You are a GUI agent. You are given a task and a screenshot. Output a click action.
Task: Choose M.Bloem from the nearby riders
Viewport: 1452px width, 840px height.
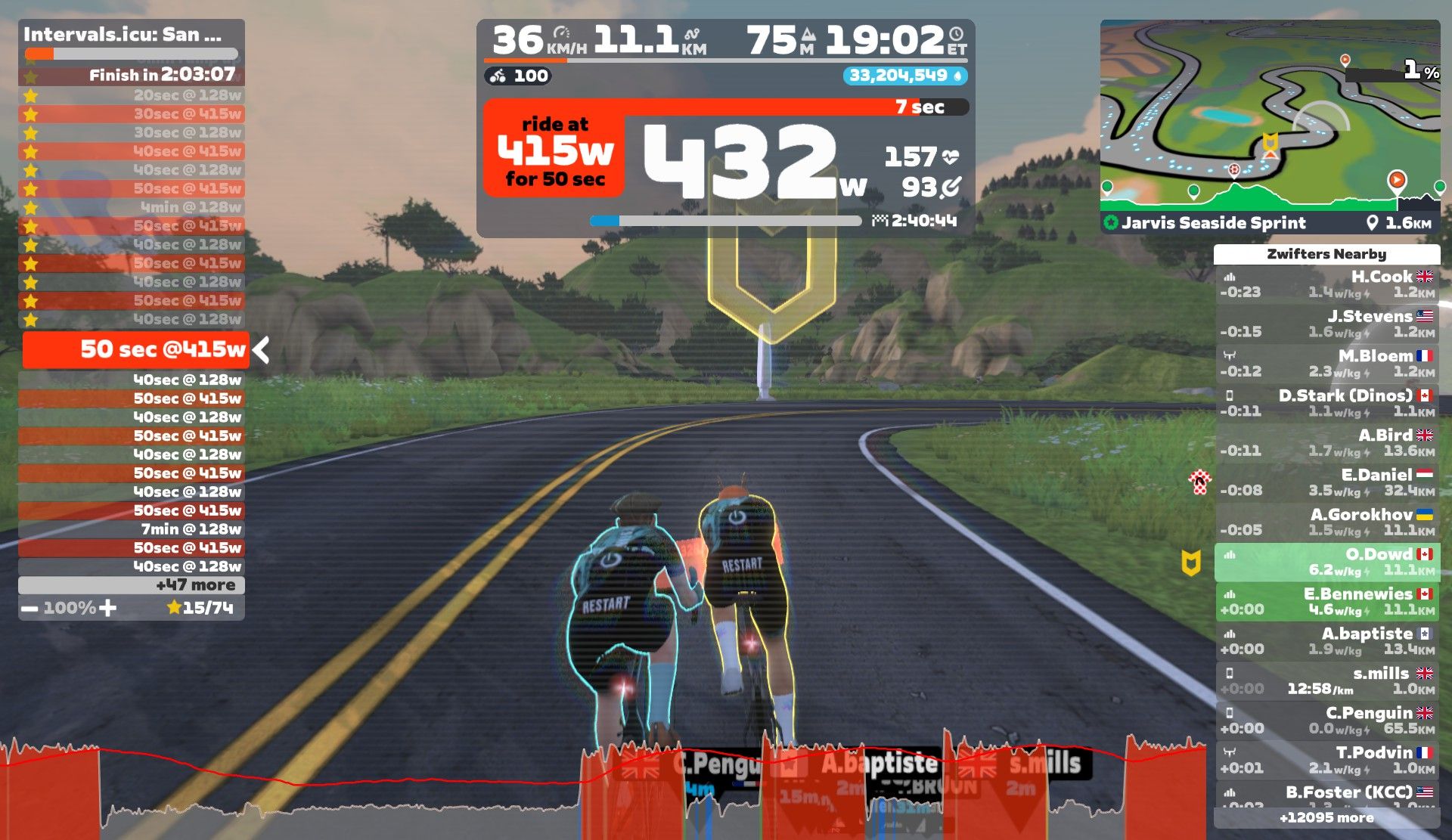pyautogui.click(x=1327, y=364)
